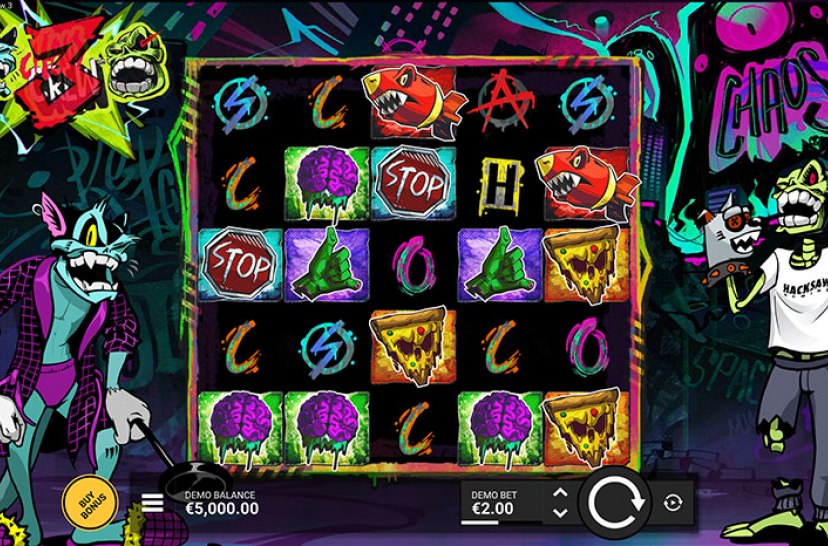Image resolution: width=828 pixels, height=546 pixels.
Task: Decrease the demo bet with the down arrow
Action: click(x=560, y=512)
